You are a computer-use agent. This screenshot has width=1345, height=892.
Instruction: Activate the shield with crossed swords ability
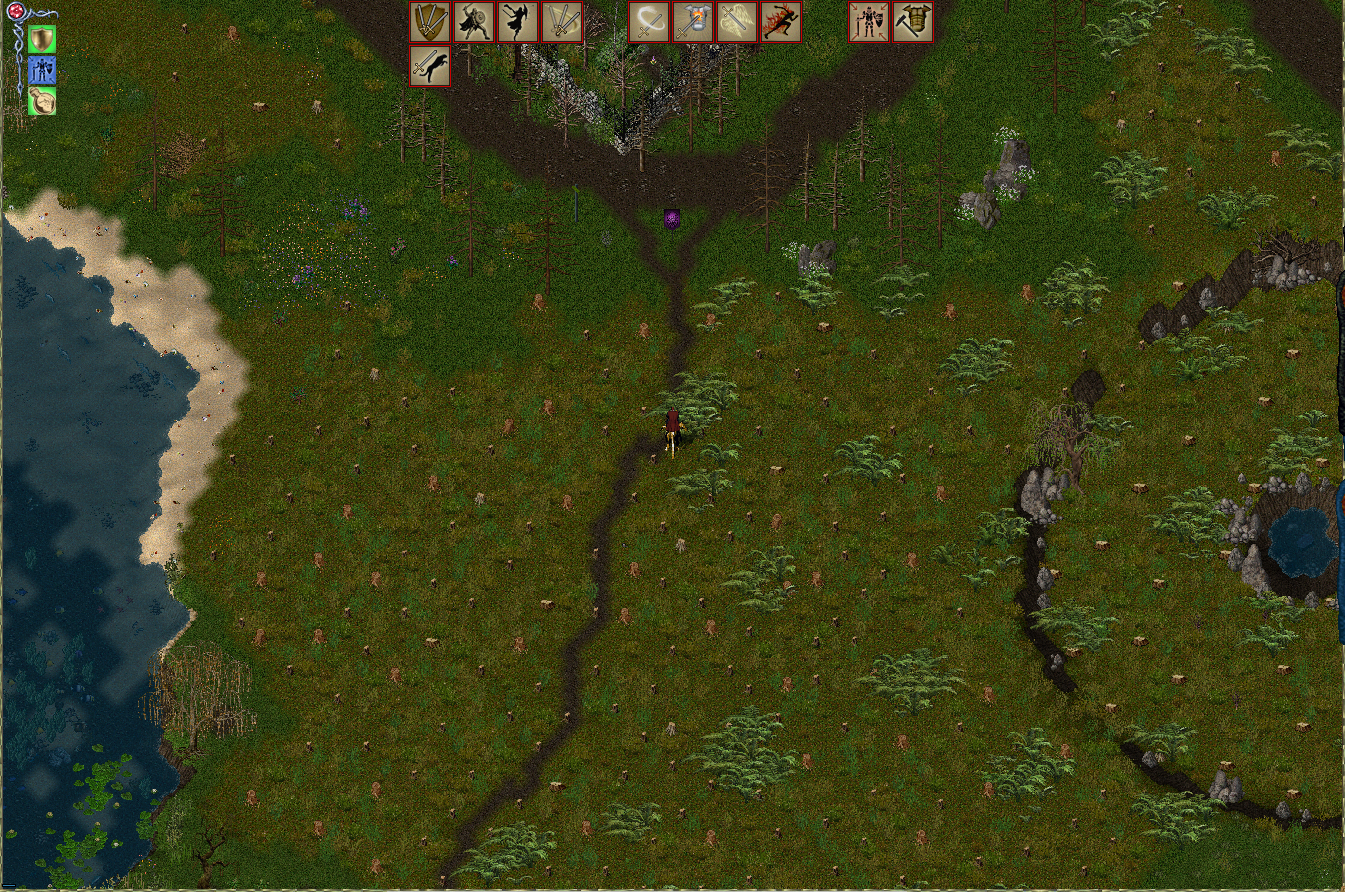point(431,22)
